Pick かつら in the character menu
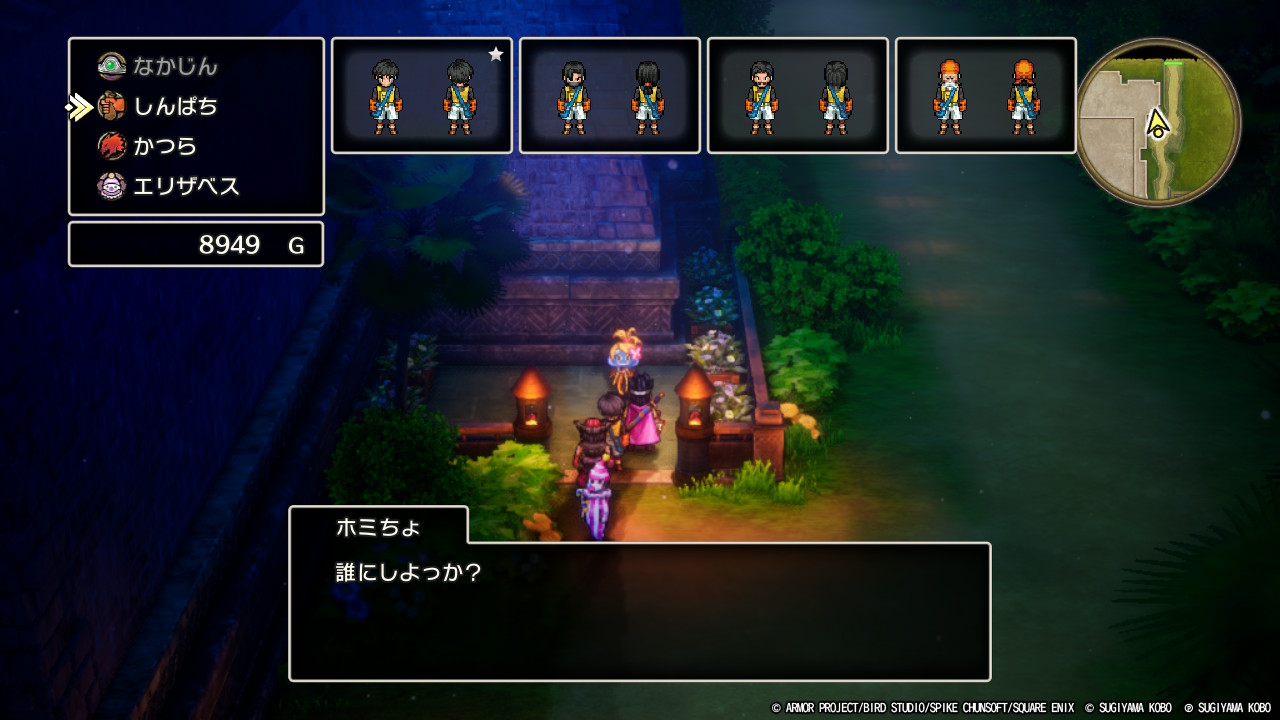1280x720 pixels. coord(165,146)
